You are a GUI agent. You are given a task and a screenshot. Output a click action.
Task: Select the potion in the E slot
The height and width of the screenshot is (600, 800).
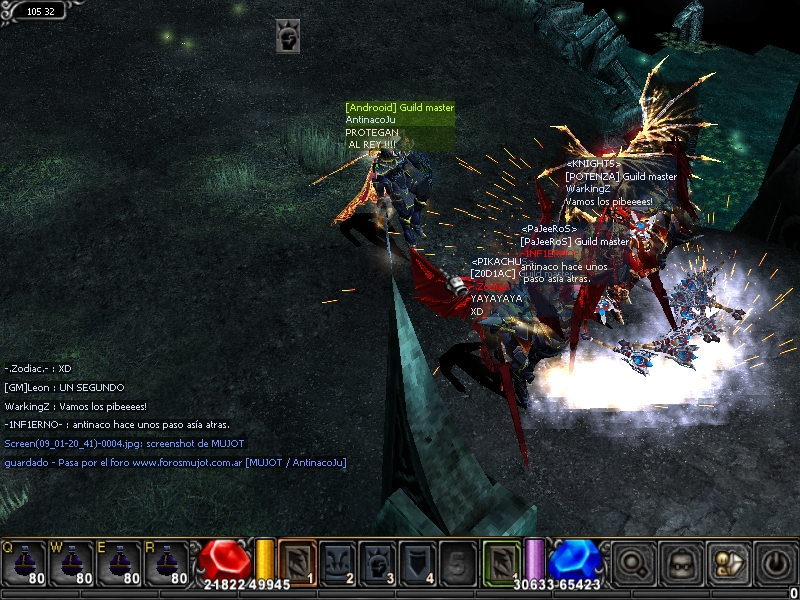point(120,564)
